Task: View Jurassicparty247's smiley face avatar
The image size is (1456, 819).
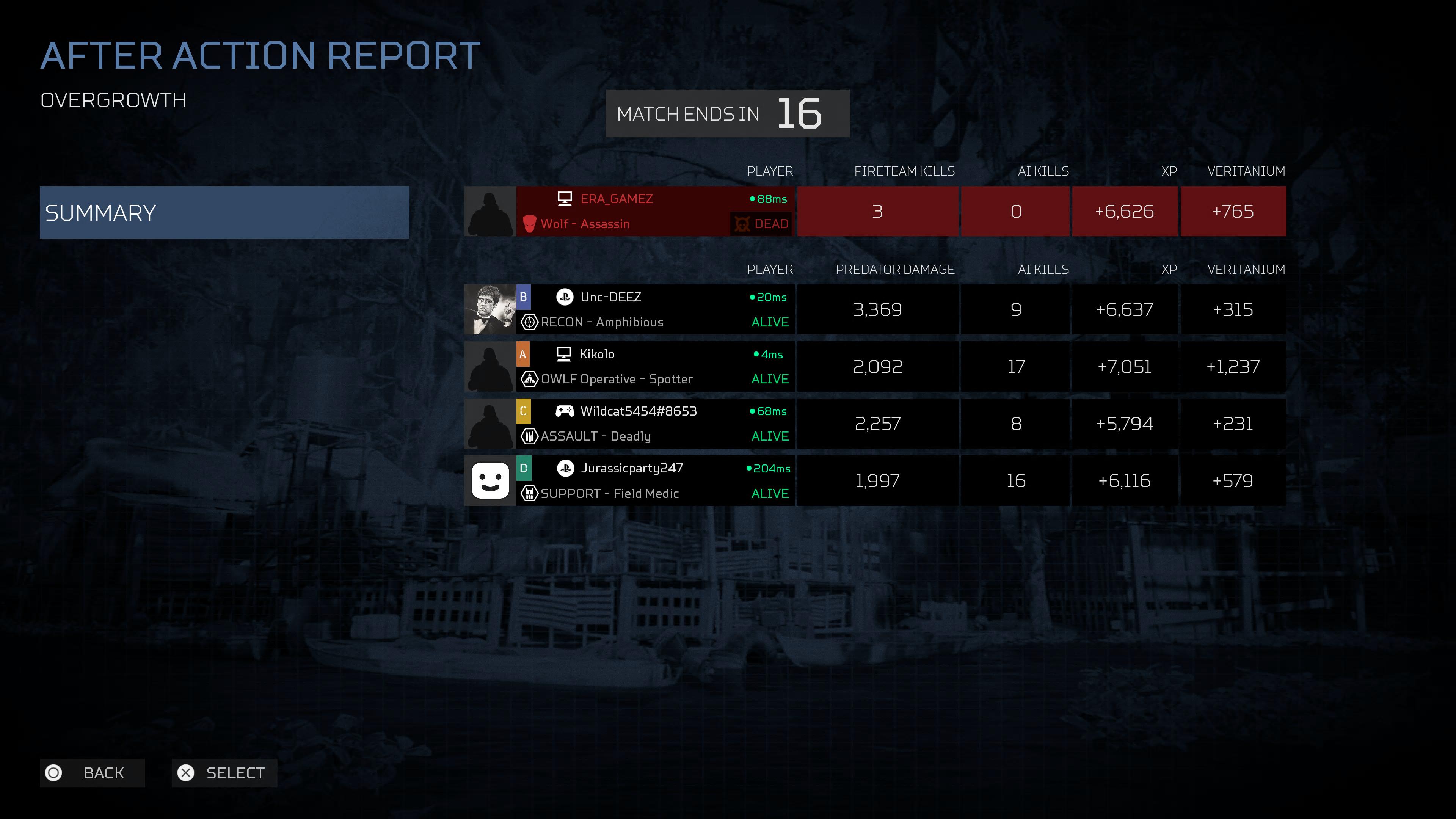Action: coord(490,480)
